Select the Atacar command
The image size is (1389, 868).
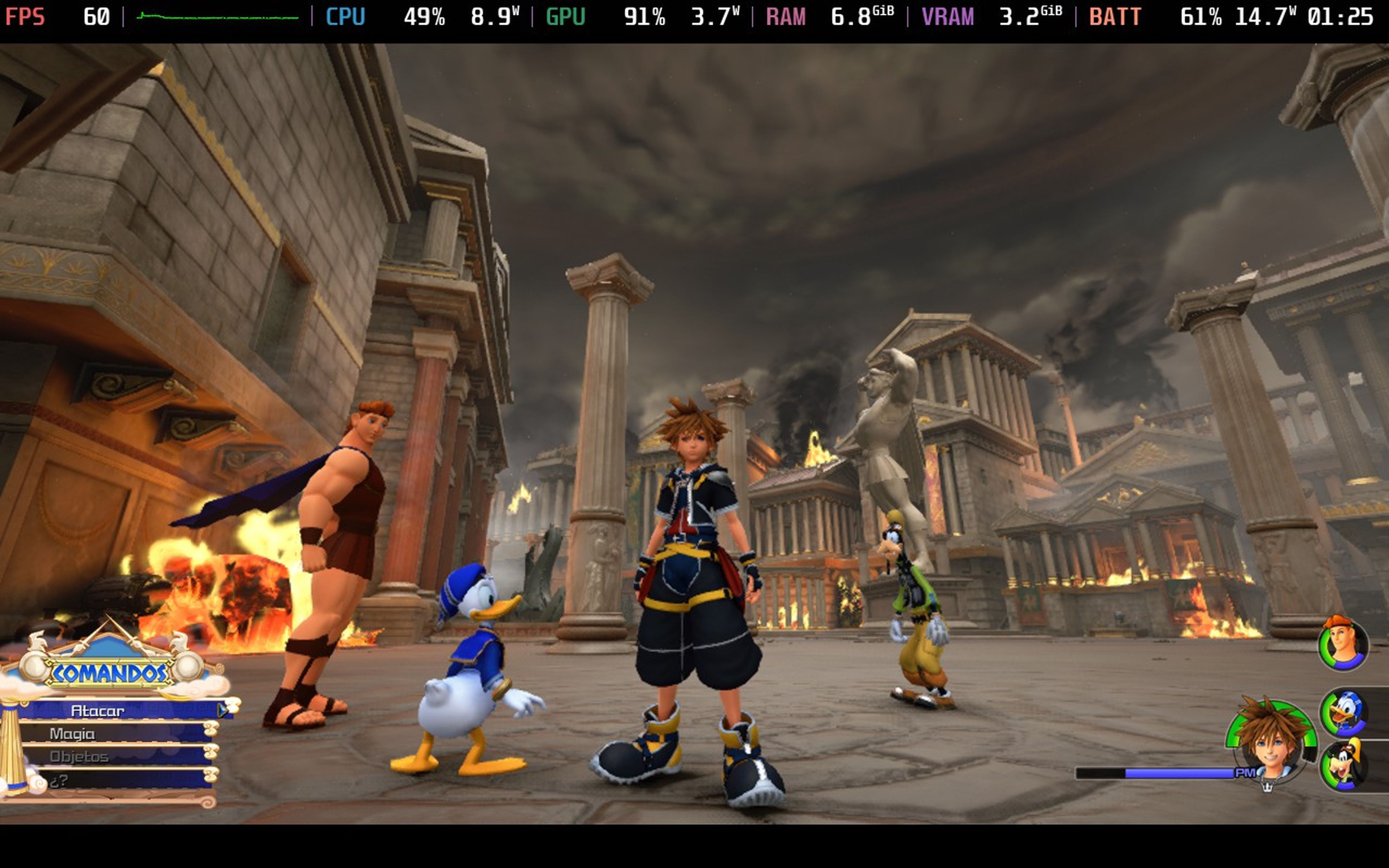(x=99, y=710)
